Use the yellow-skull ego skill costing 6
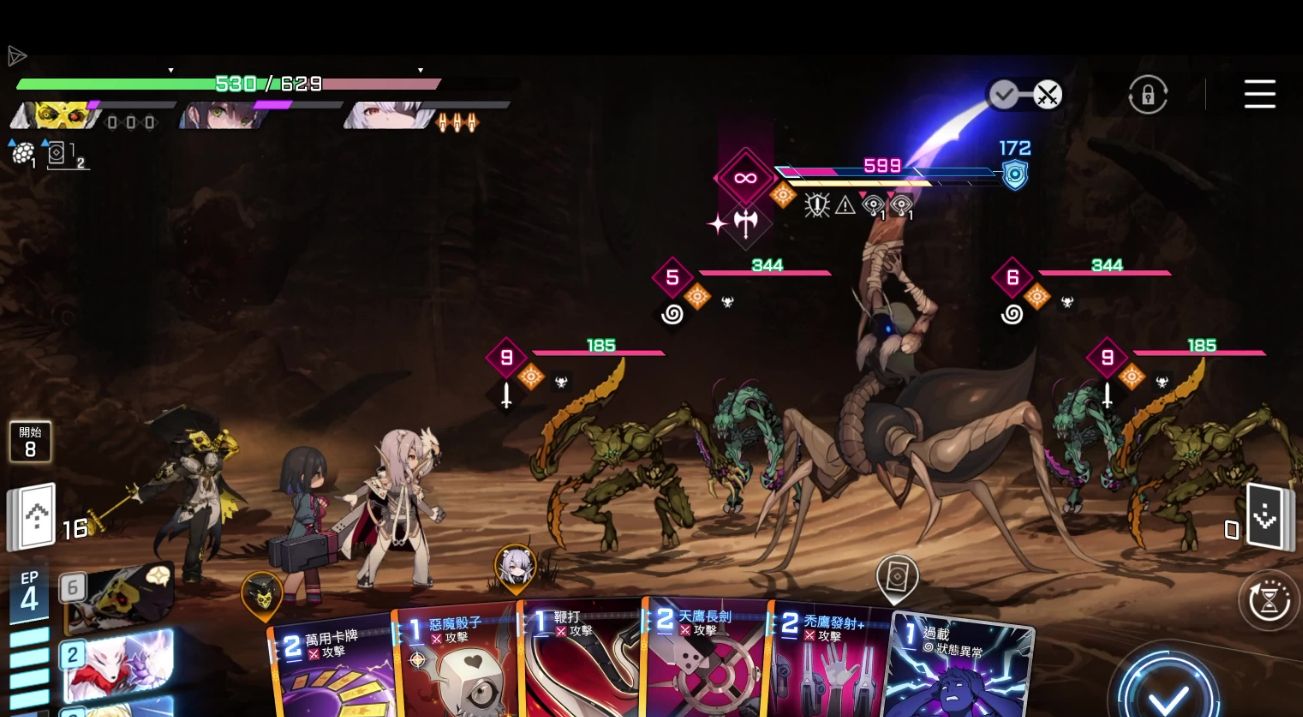 [x=118, y=597]
